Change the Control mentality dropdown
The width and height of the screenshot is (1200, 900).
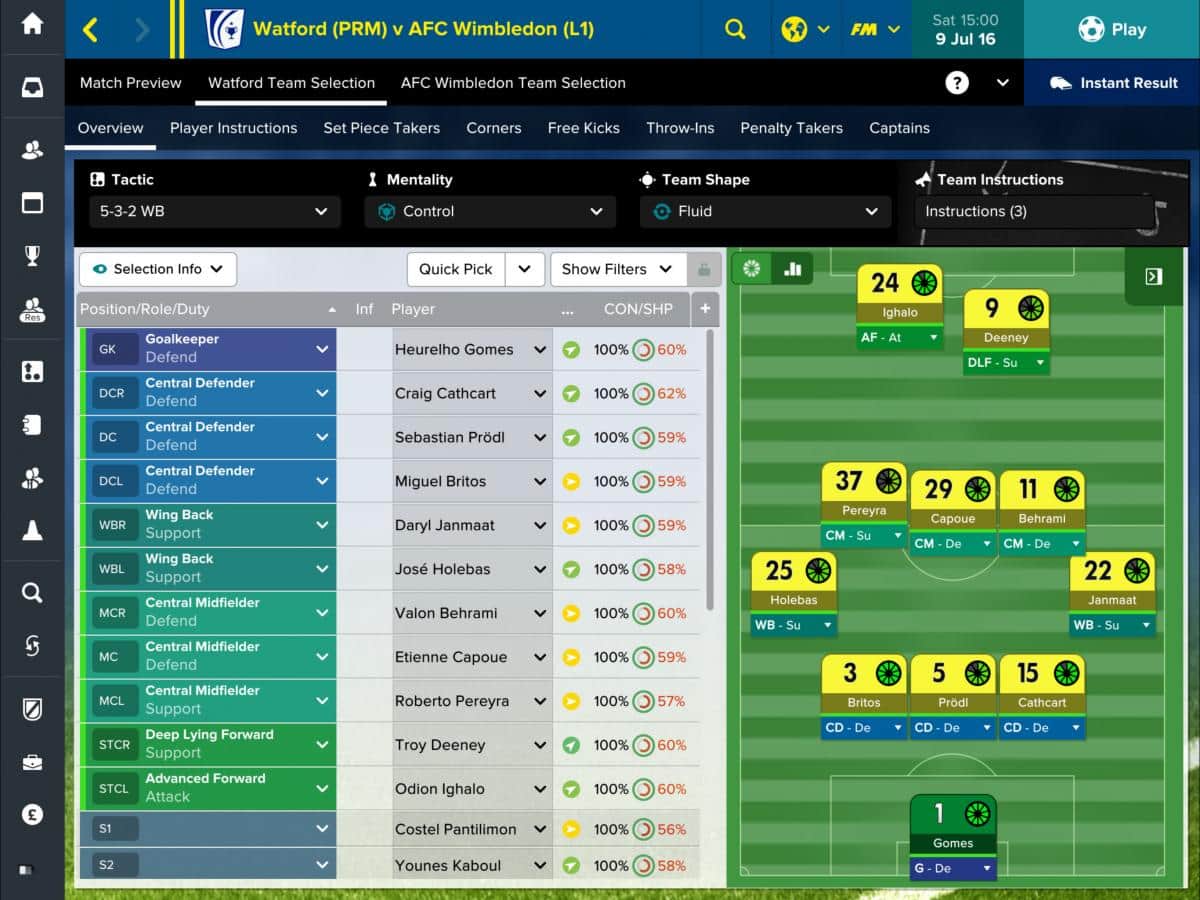click(490, 211)
